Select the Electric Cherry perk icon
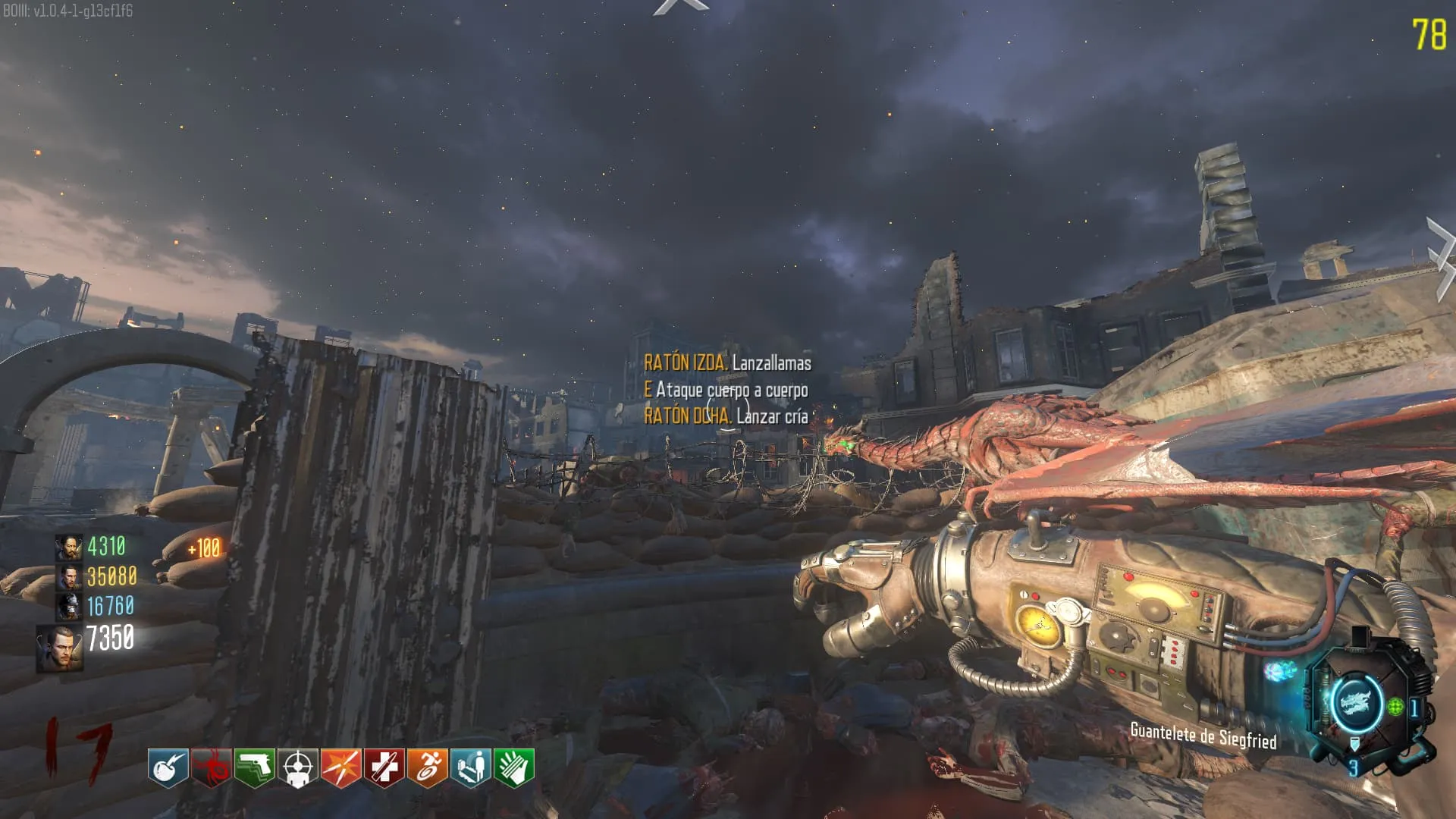This screenshot has height=819, width=1456. pyautogui.click(x=168, y=767)
